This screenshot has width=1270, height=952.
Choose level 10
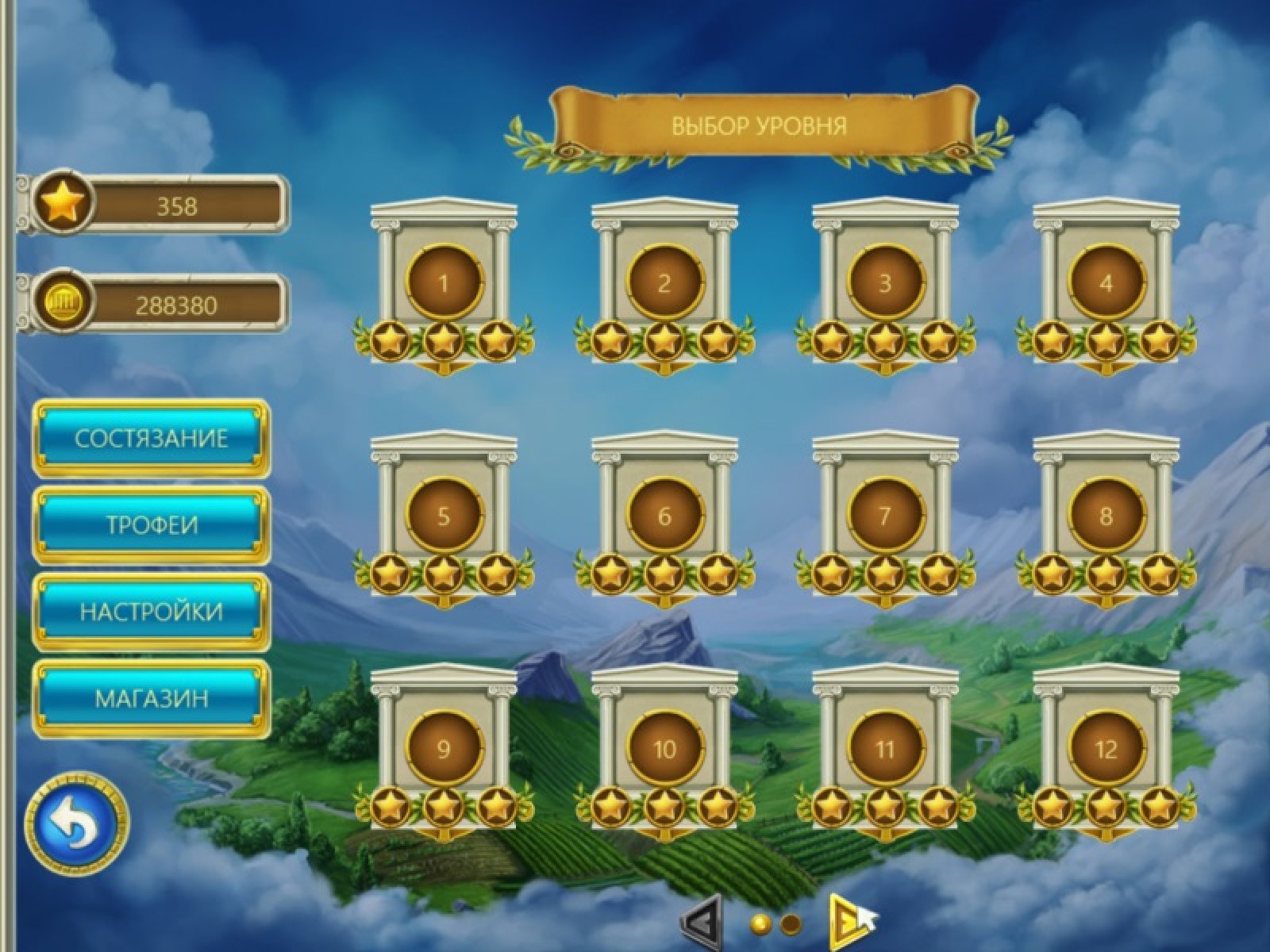click(x=664, y=749)
